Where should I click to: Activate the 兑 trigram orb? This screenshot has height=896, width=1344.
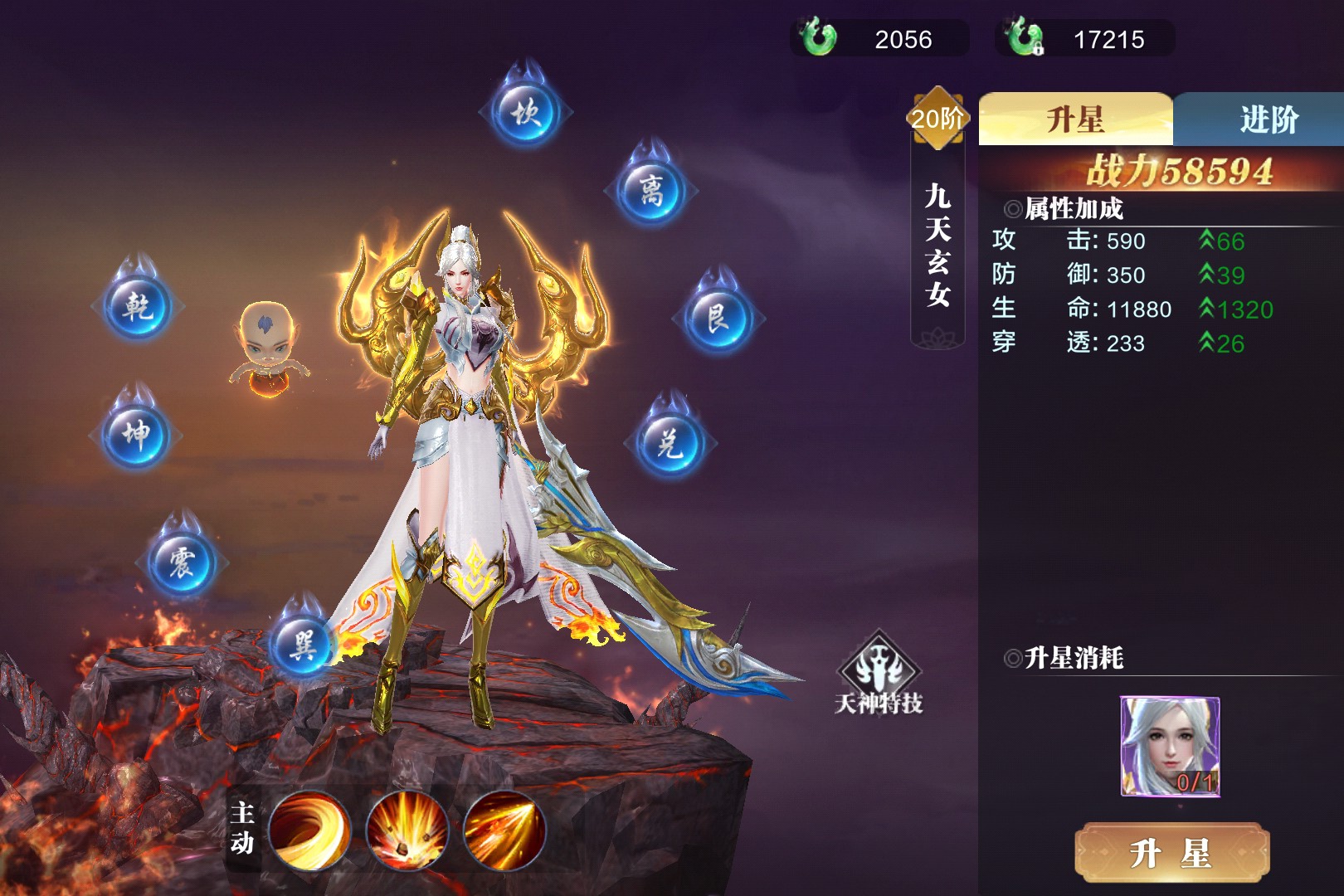670,443
